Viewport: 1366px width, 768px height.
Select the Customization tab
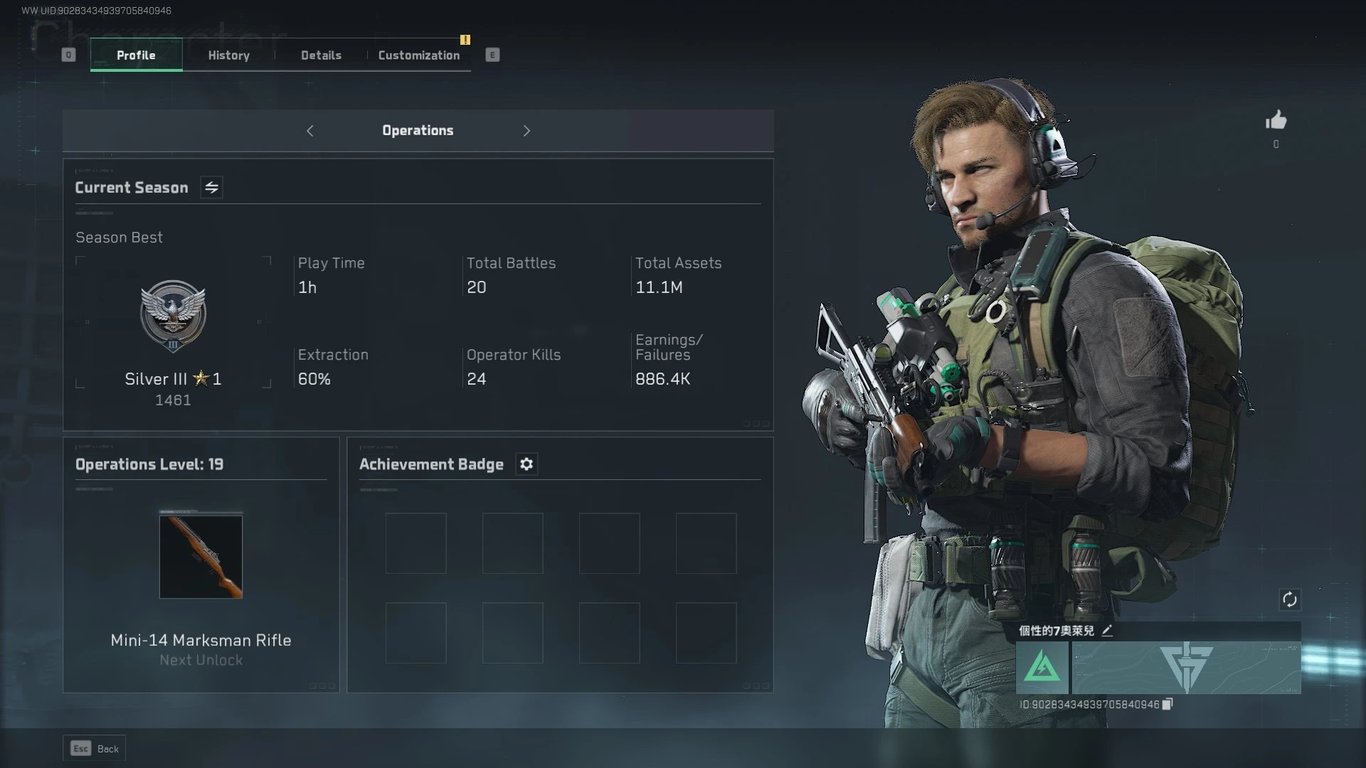pyautogui.click(x=419, y=55)
